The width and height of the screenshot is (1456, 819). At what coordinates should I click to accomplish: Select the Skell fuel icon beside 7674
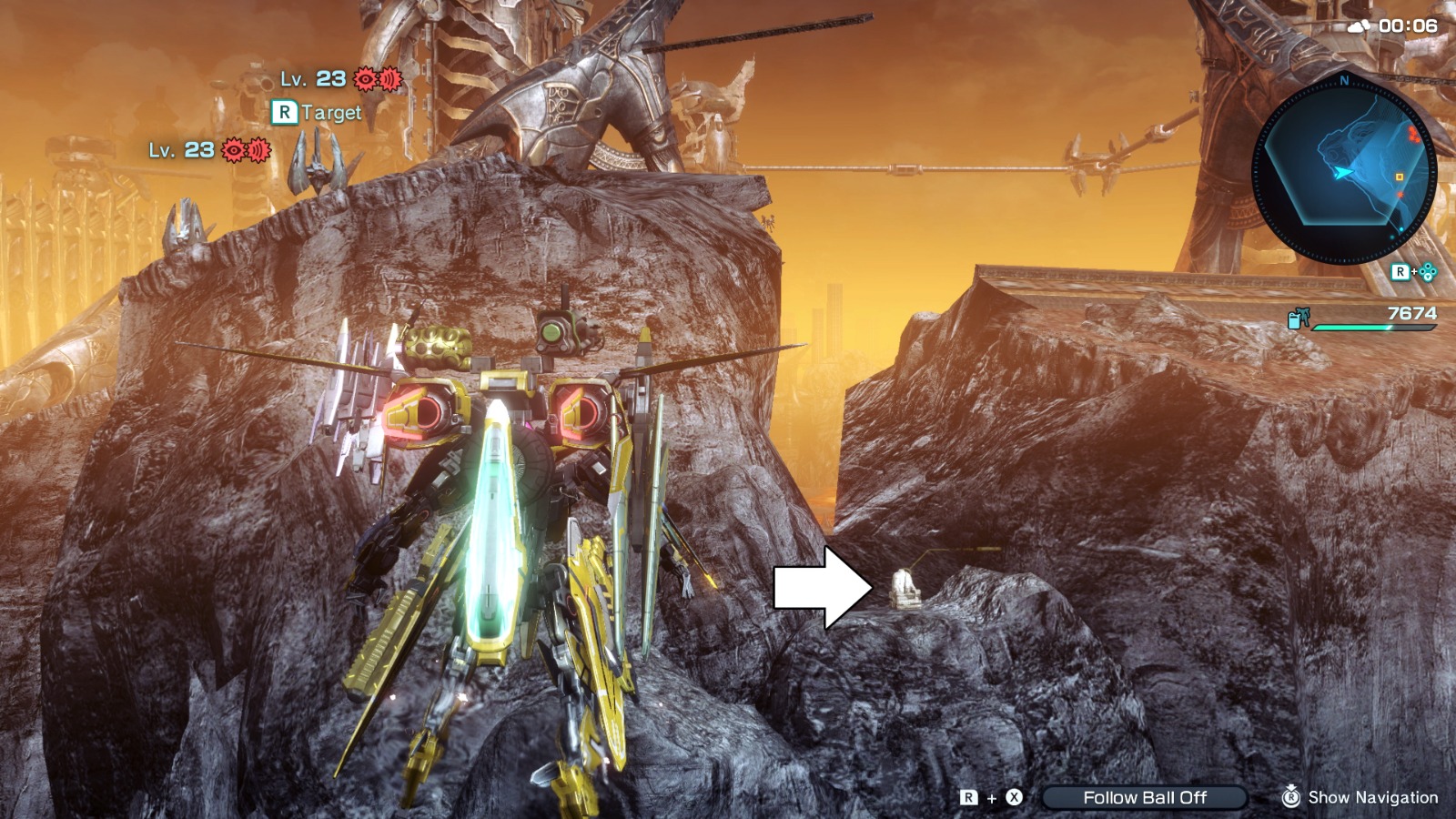pos(1299,318)
